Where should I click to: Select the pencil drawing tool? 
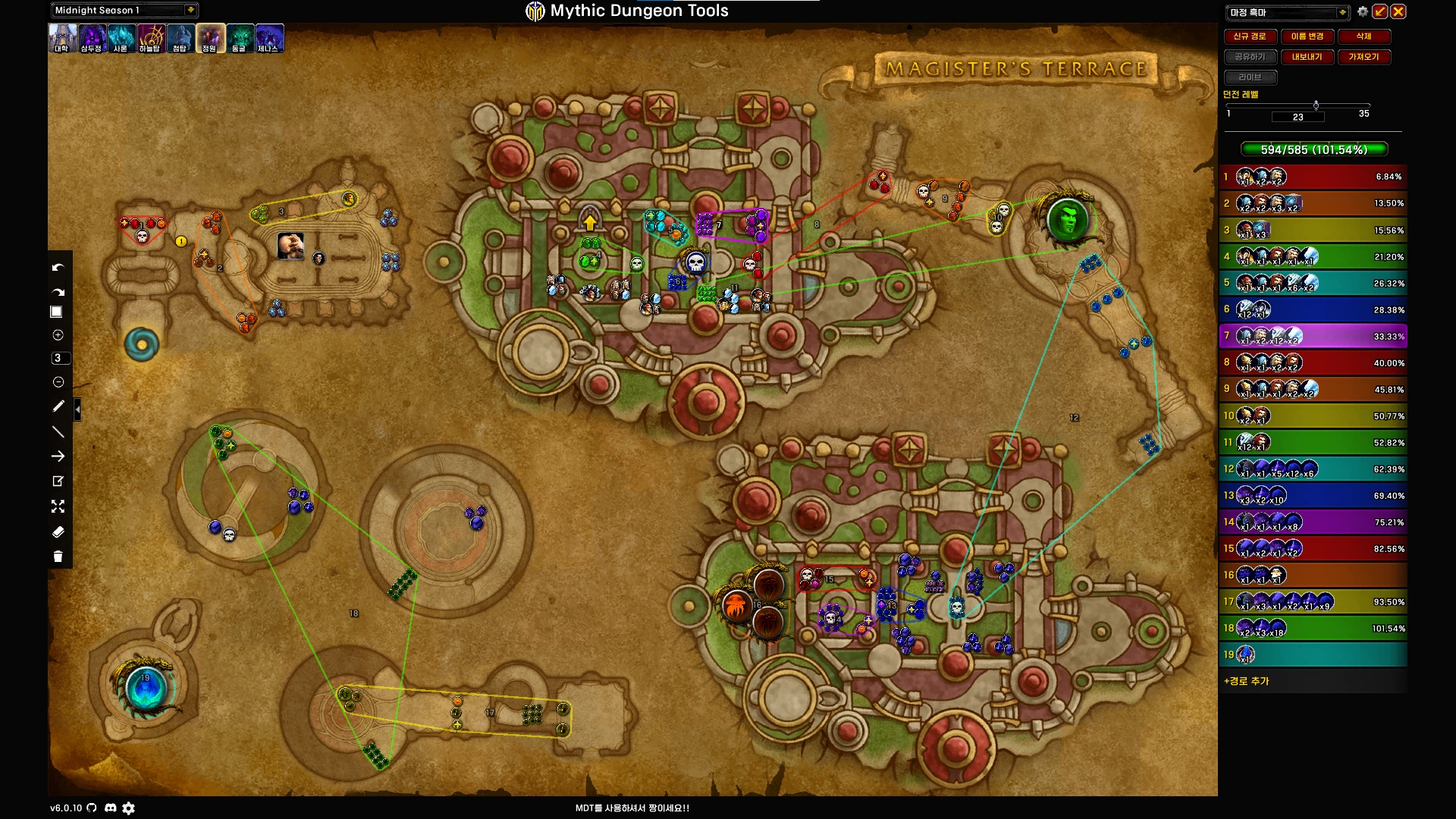click(58, 406)
